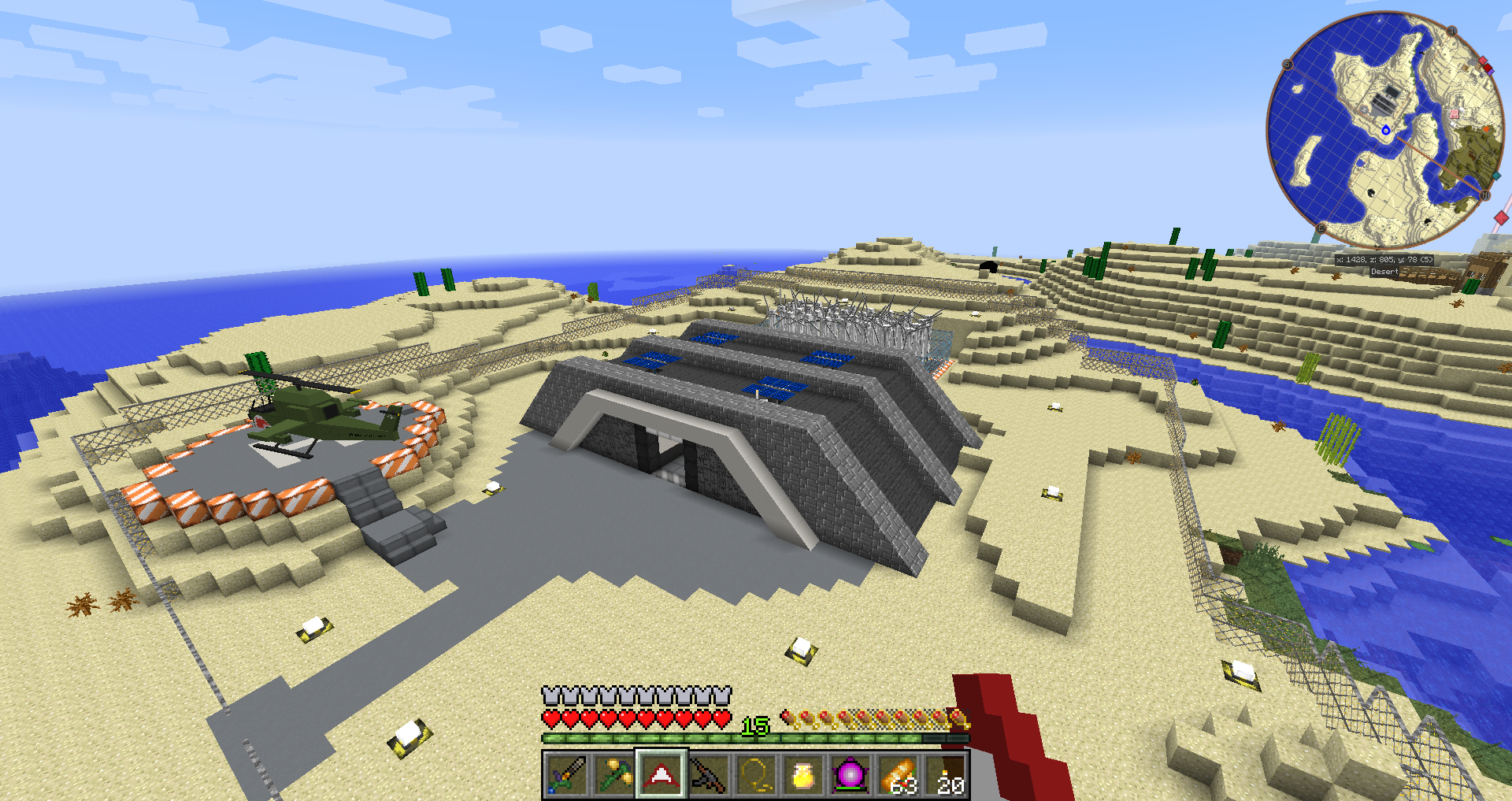Click the pig face marker on minimap
The width and height of the screenshot is (1512, 801).
point(1454,114)
